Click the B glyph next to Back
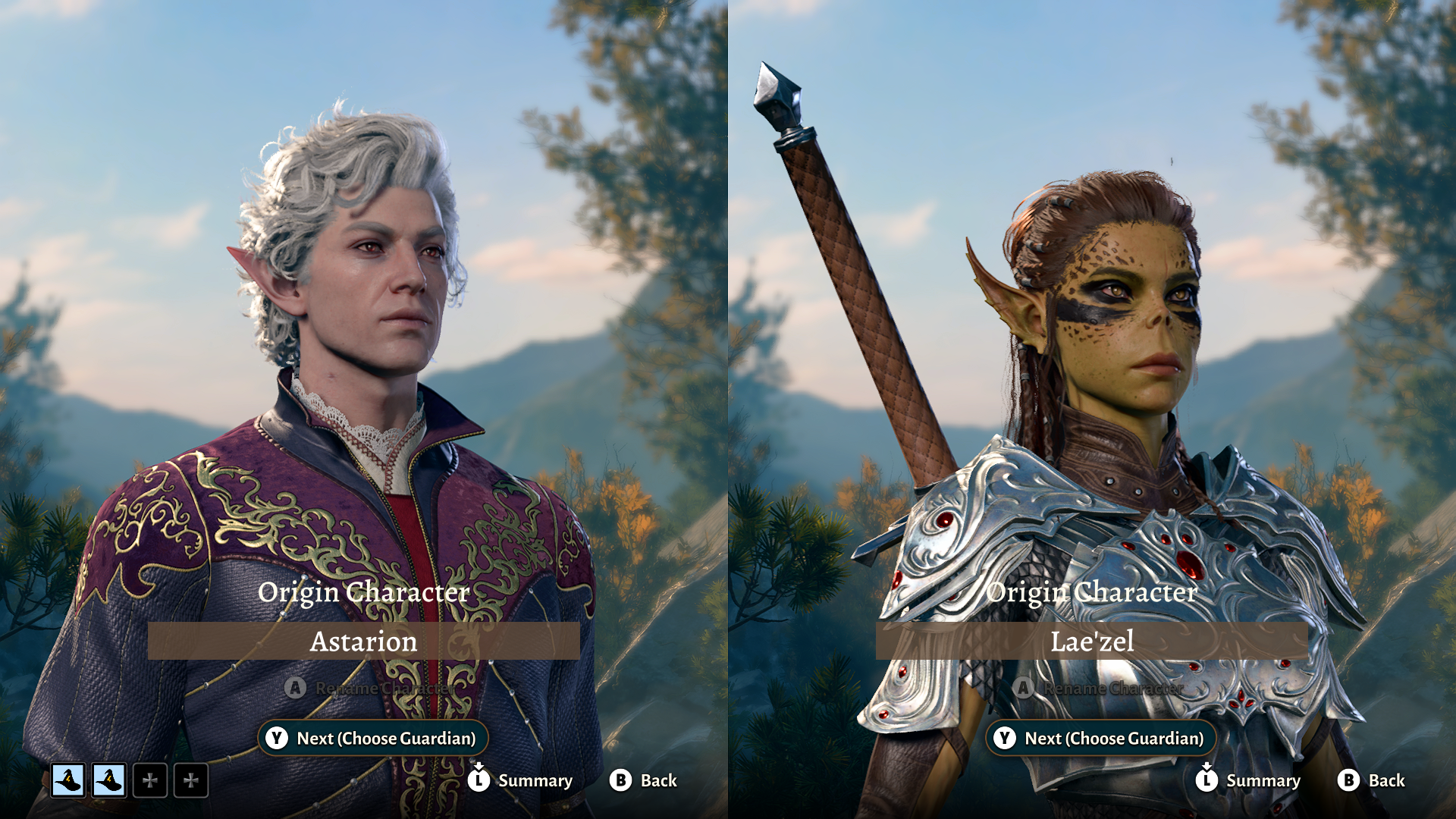Viewport: 1456px width, 819px height. point(620,780)
